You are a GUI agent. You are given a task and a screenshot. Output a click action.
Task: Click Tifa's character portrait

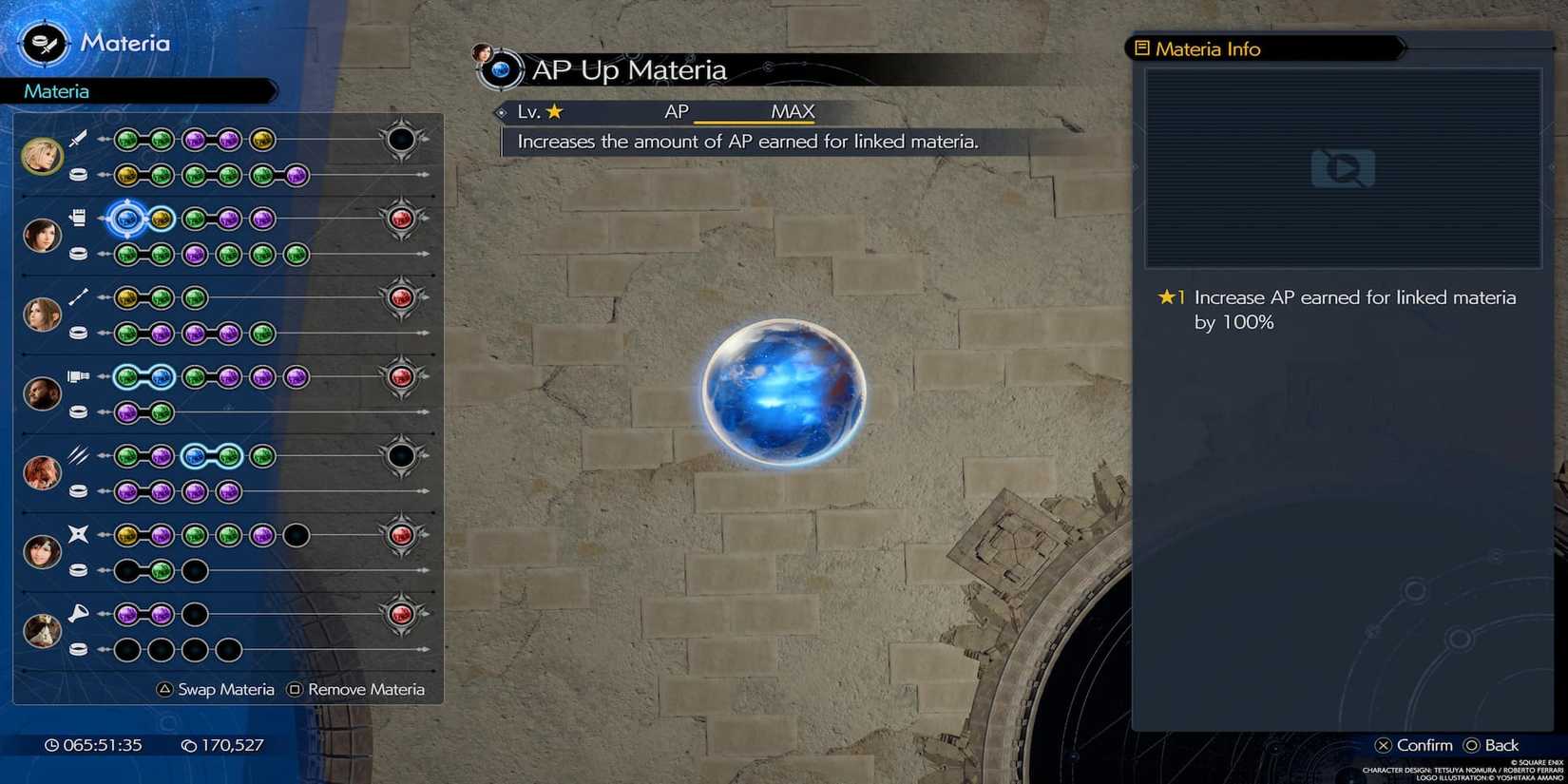click(42, 237)
